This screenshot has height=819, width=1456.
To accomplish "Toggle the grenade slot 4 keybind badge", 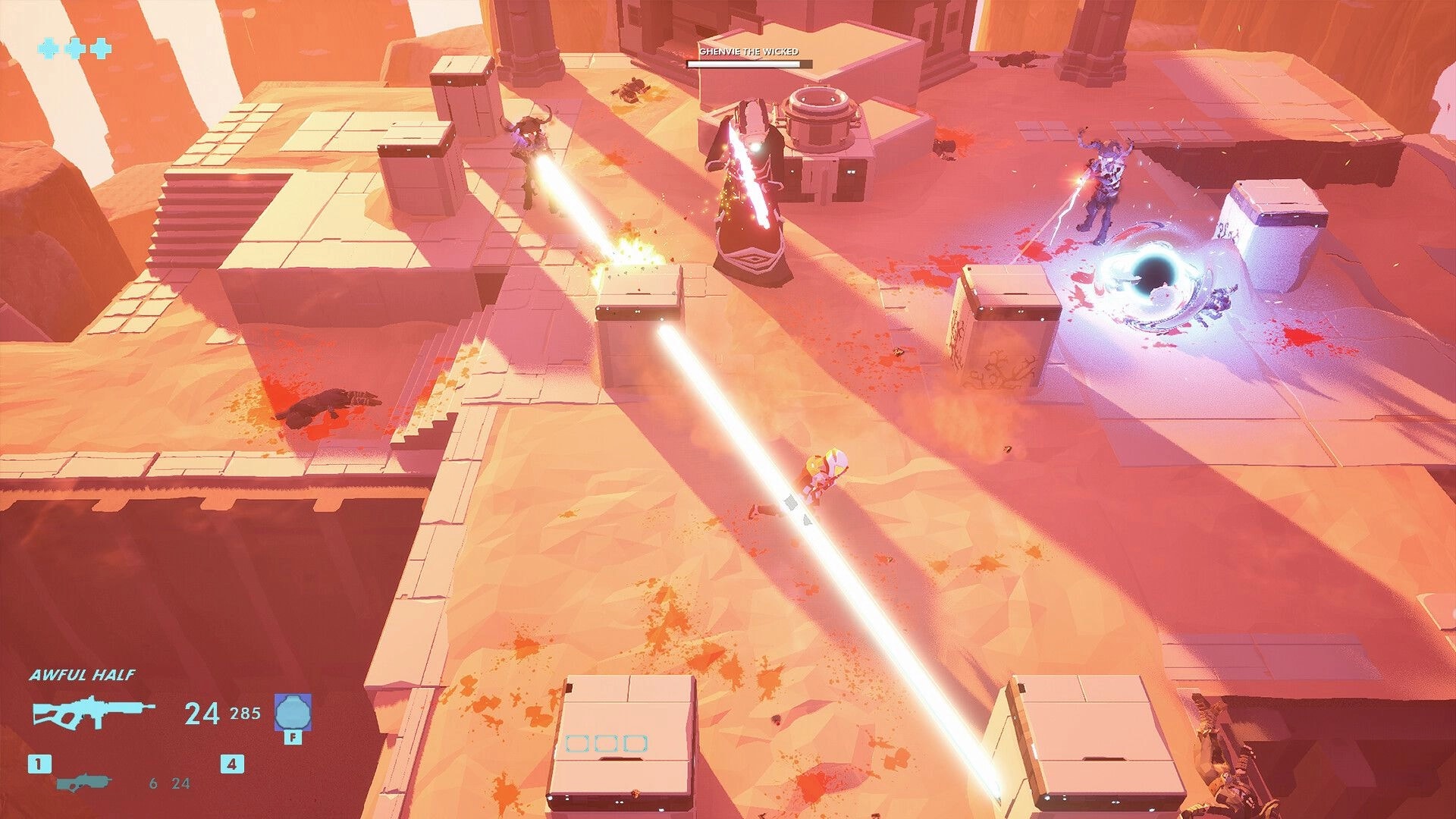I will (232, 764).
